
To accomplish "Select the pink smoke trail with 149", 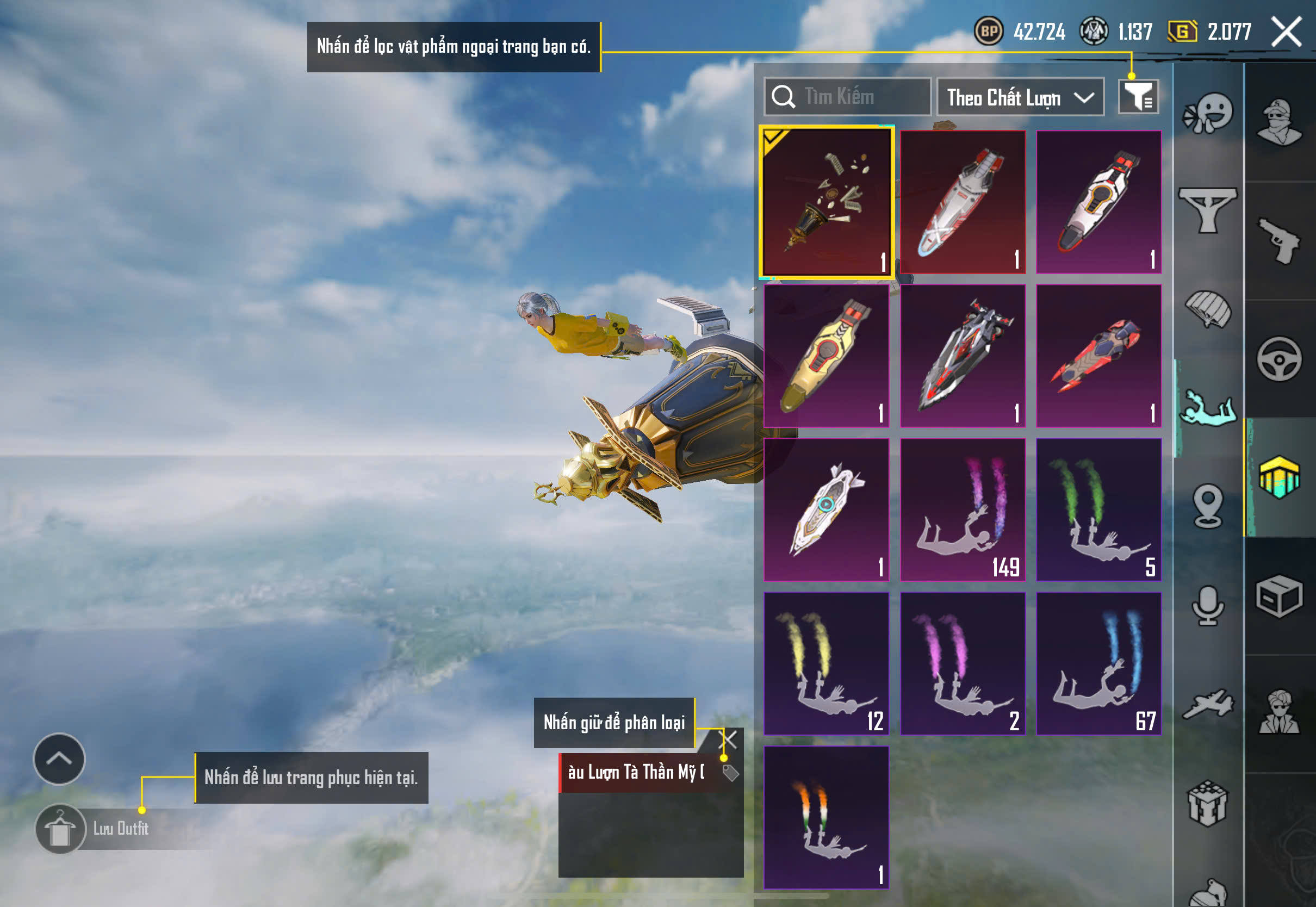I will tap(963, 510).
